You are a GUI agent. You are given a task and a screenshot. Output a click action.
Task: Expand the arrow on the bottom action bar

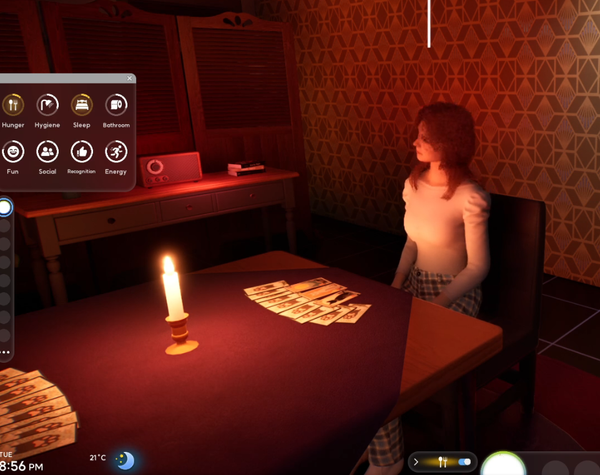coord(416,462)
